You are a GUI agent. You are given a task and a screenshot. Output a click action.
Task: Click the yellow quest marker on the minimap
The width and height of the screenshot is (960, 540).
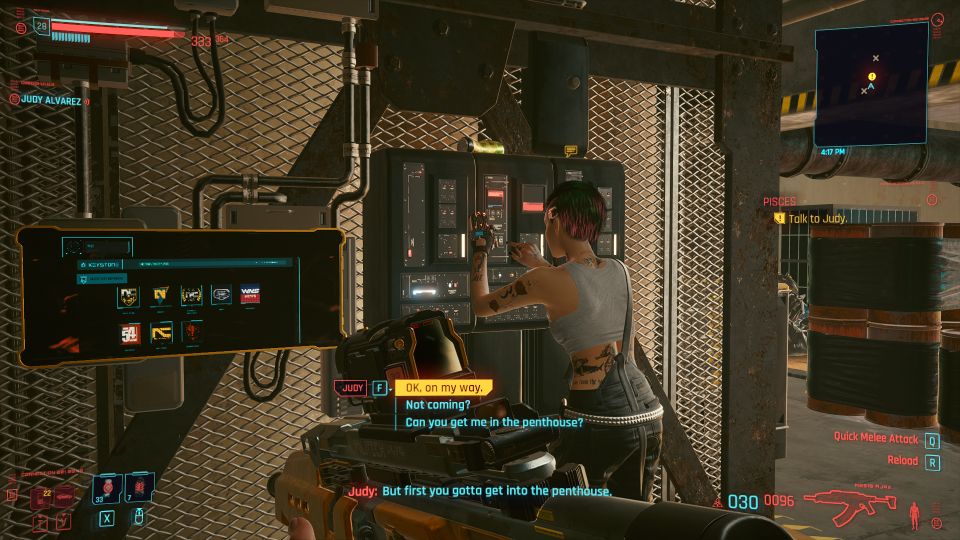click(872, 76)
